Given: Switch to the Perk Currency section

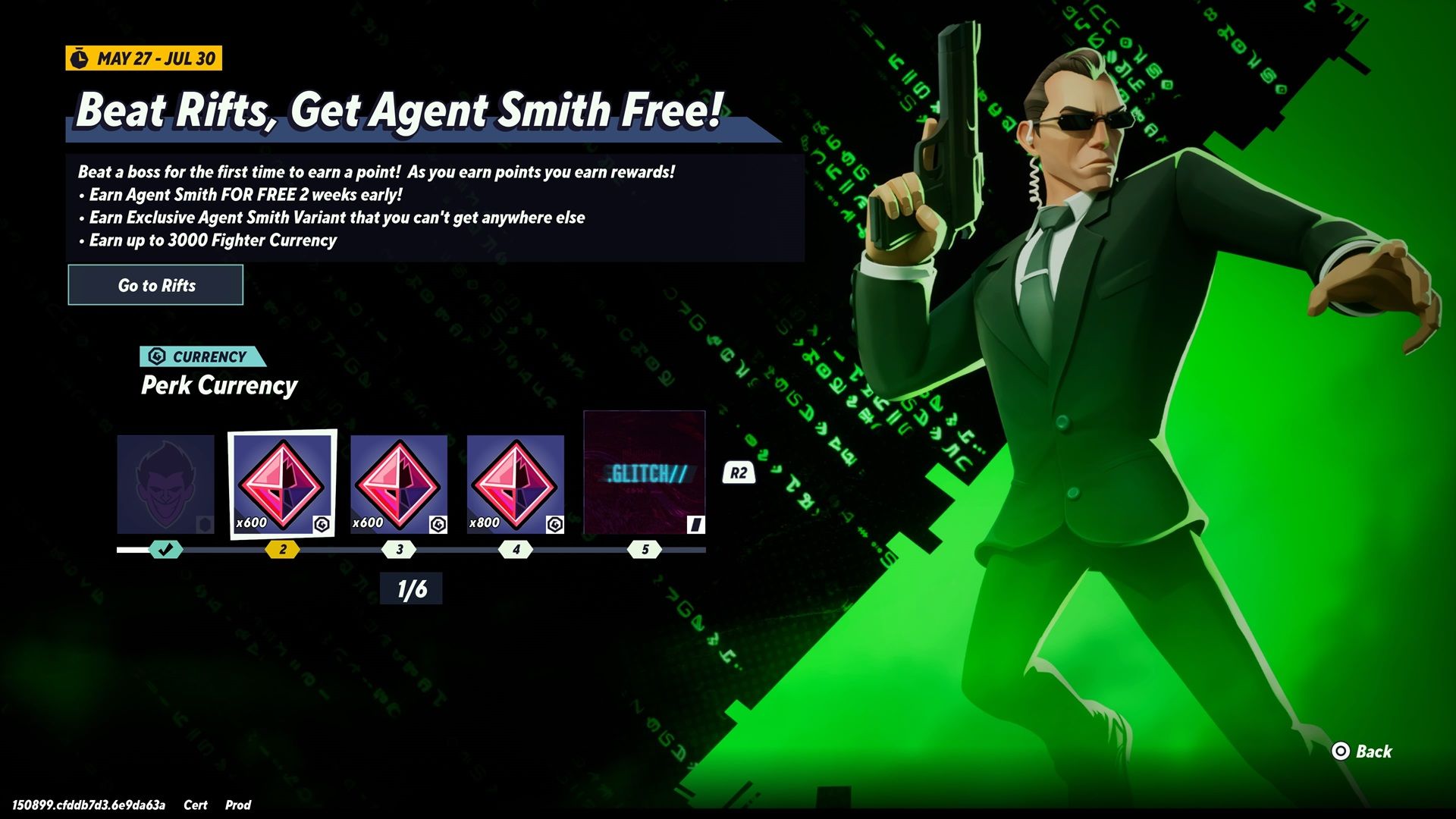Looking at the screenshot, I should point(219,384).
